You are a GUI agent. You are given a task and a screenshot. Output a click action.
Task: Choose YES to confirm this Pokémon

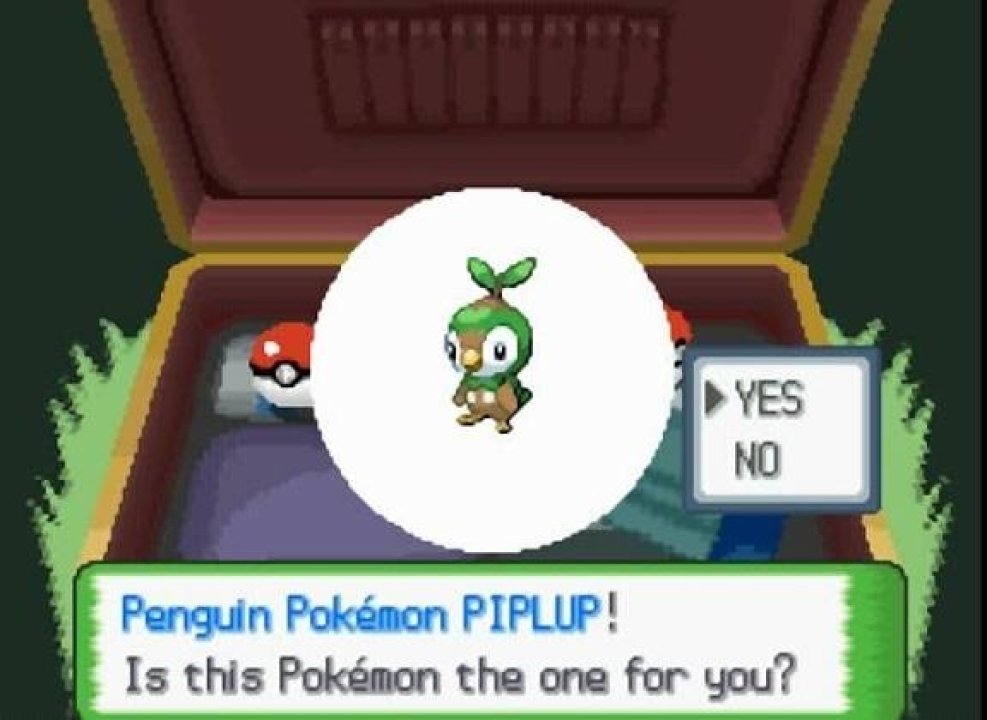coord(768,401)
